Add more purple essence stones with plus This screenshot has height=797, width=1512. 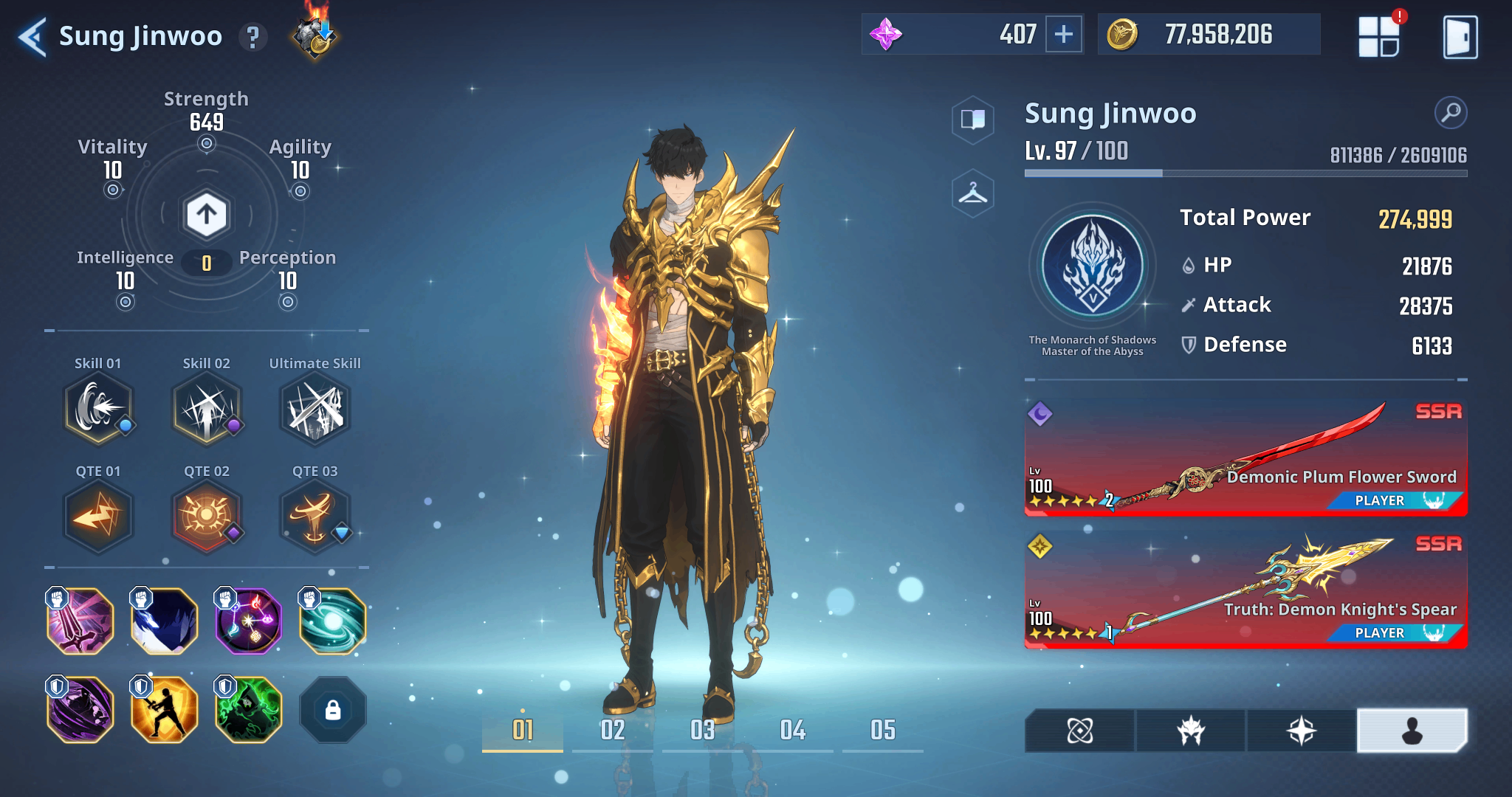click(x=1063, y=35)
